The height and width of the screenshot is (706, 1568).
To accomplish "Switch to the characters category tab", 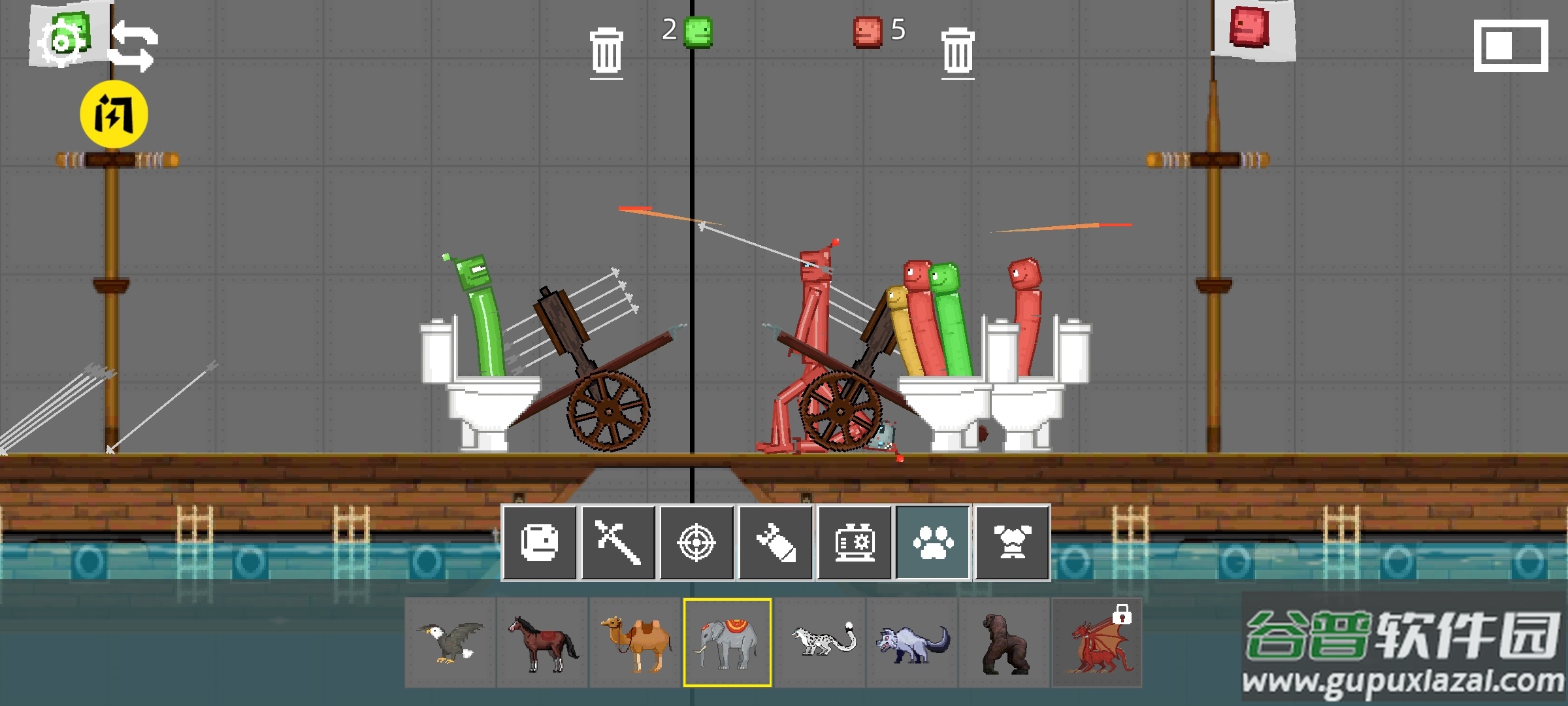I will click(x=540, y=543).
